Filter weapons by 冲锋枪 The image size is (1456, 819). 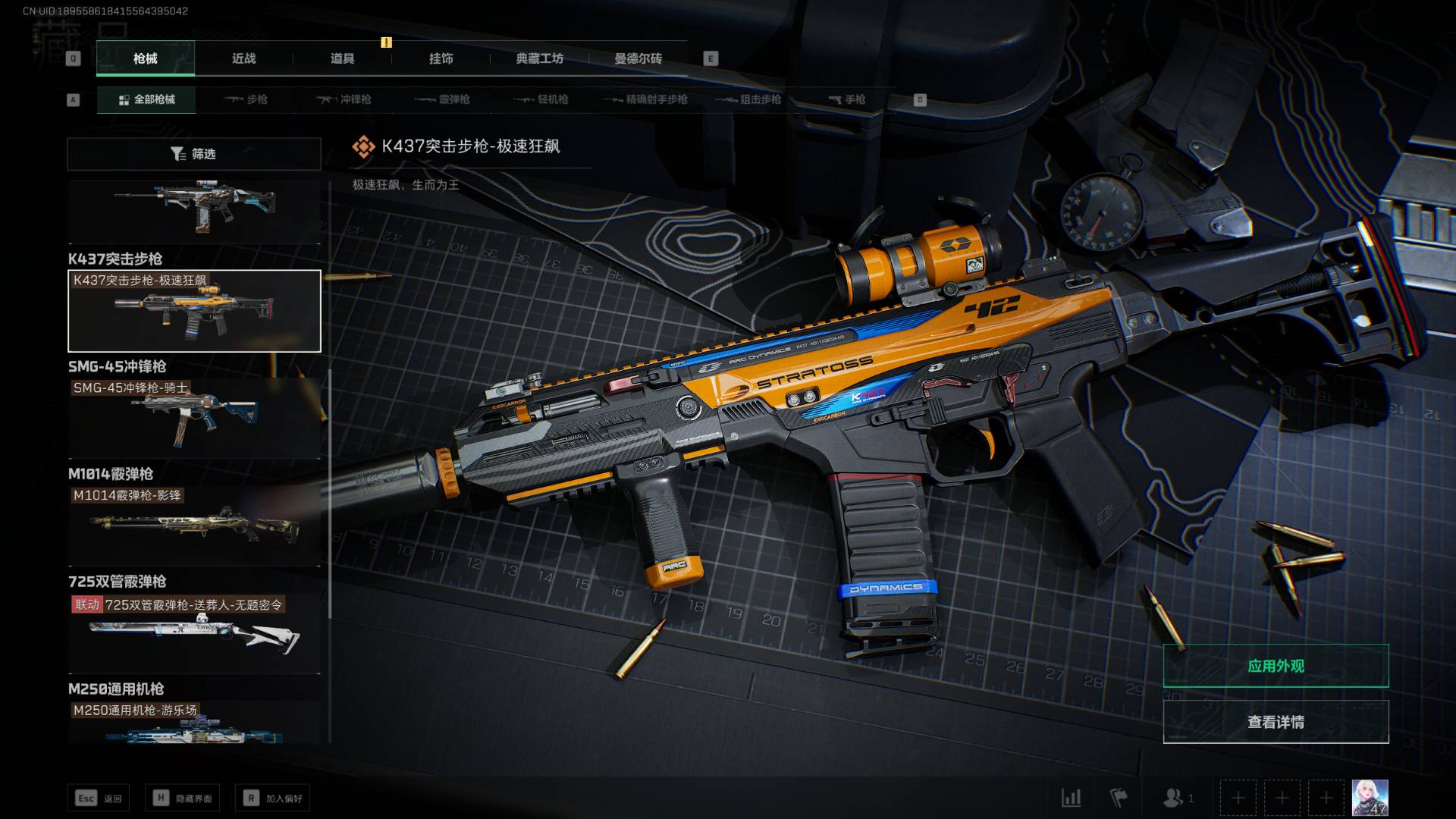click(x=344, y=99)
